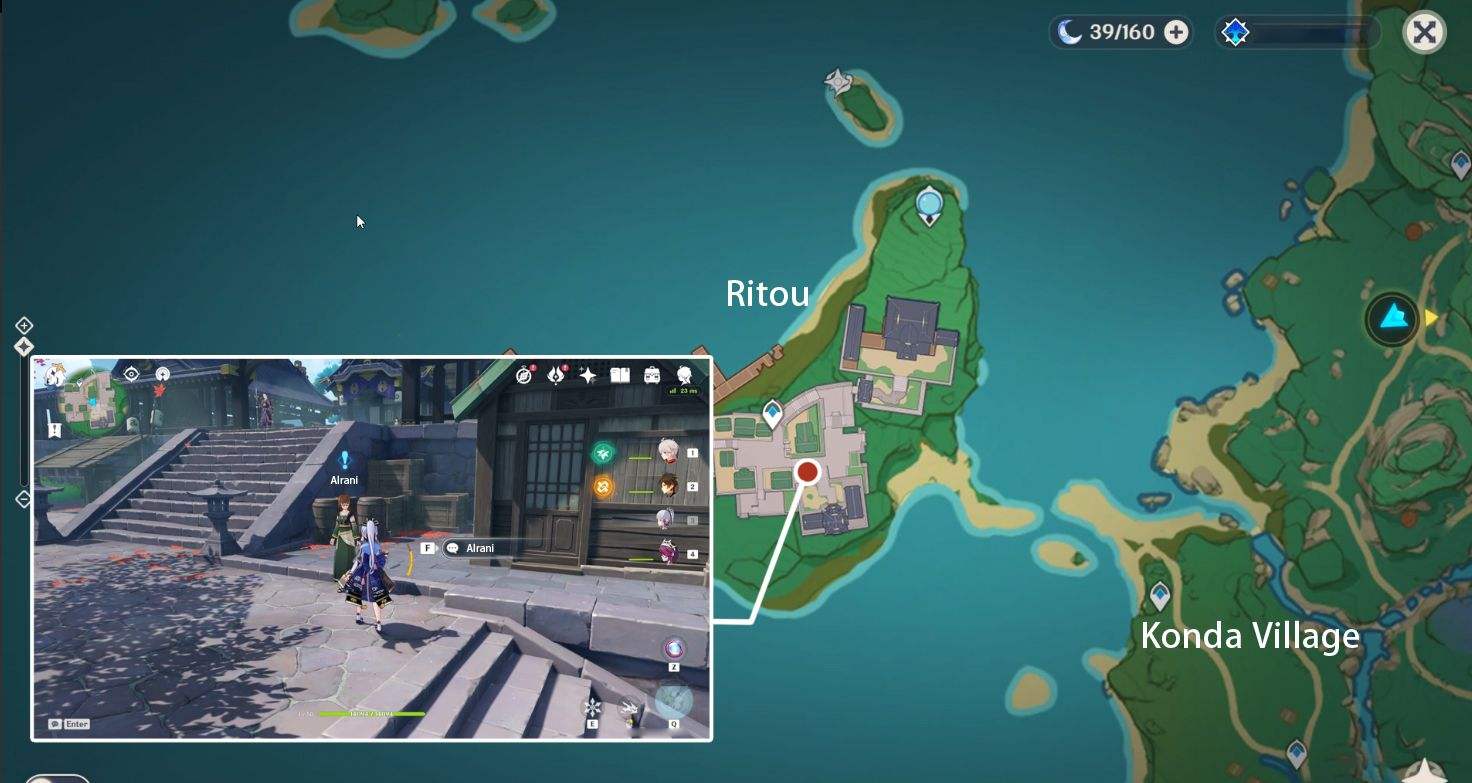This screenshot has height=783, width=1472.
Task: Open the character profile portrait icon
Action: [x=684, y=375]
